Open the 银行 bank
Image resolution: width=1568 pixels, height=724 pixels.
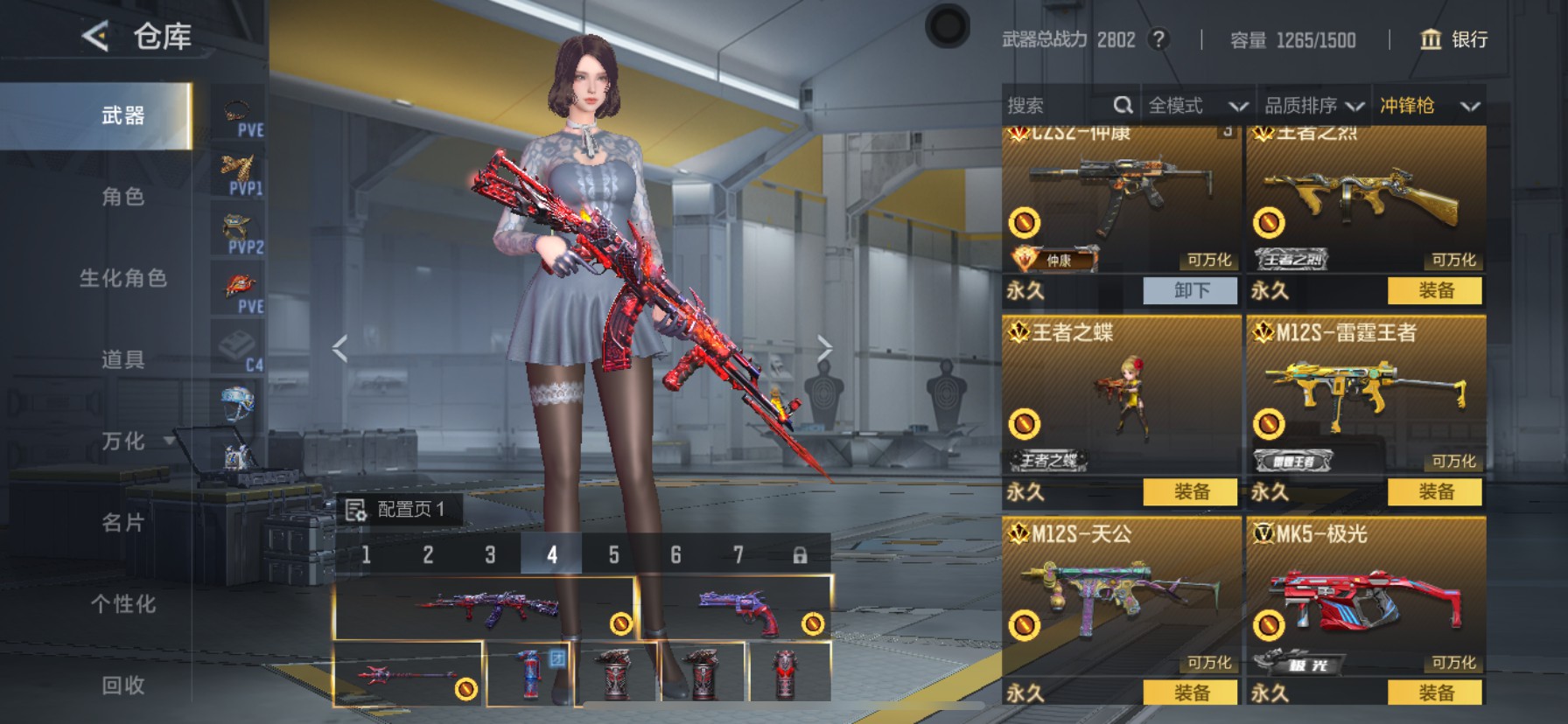coord(1453,39)
